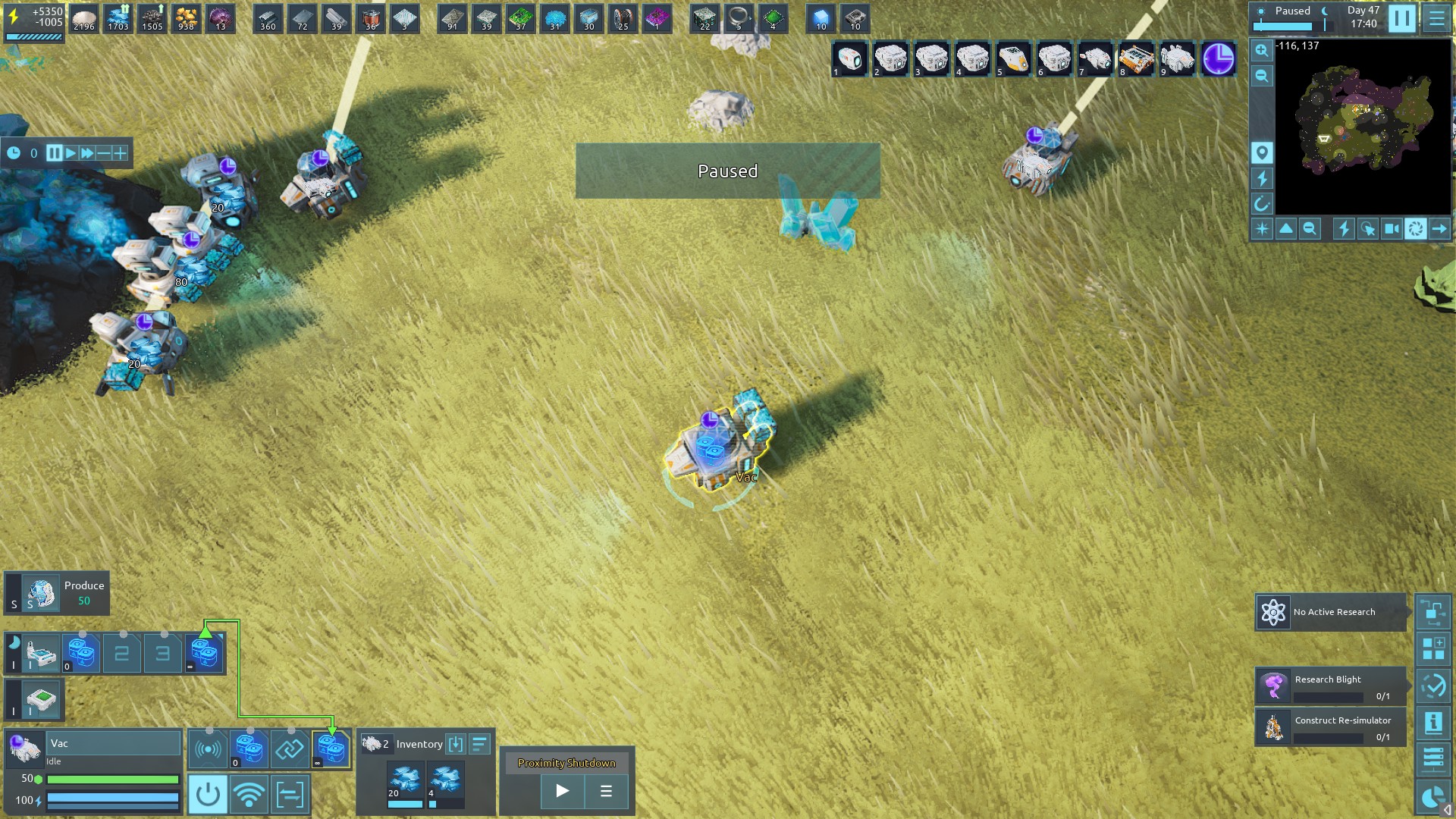Open the info book codex

[x=1433, y=723]
